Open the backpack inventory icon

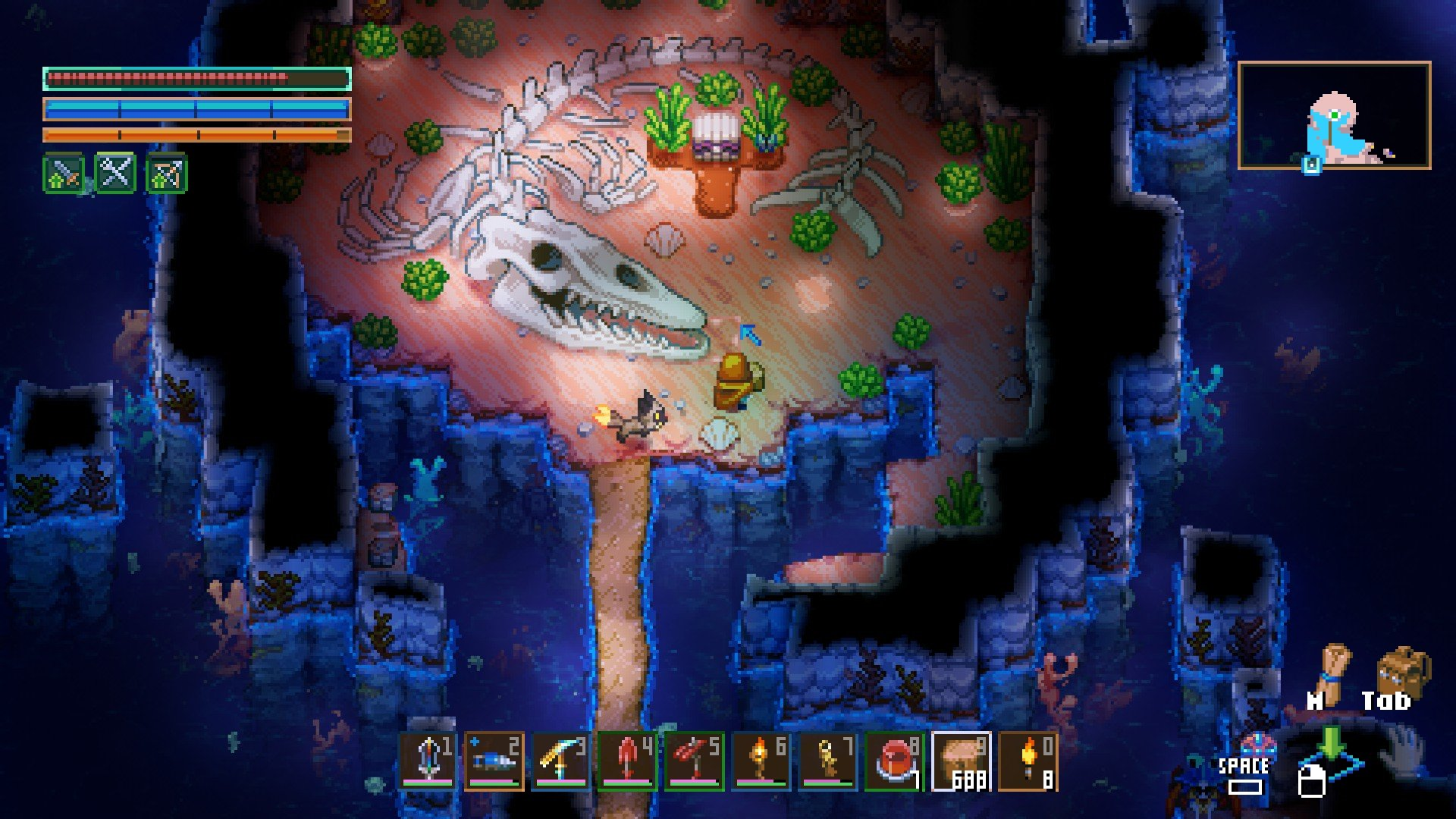(x=1401, y=671)
